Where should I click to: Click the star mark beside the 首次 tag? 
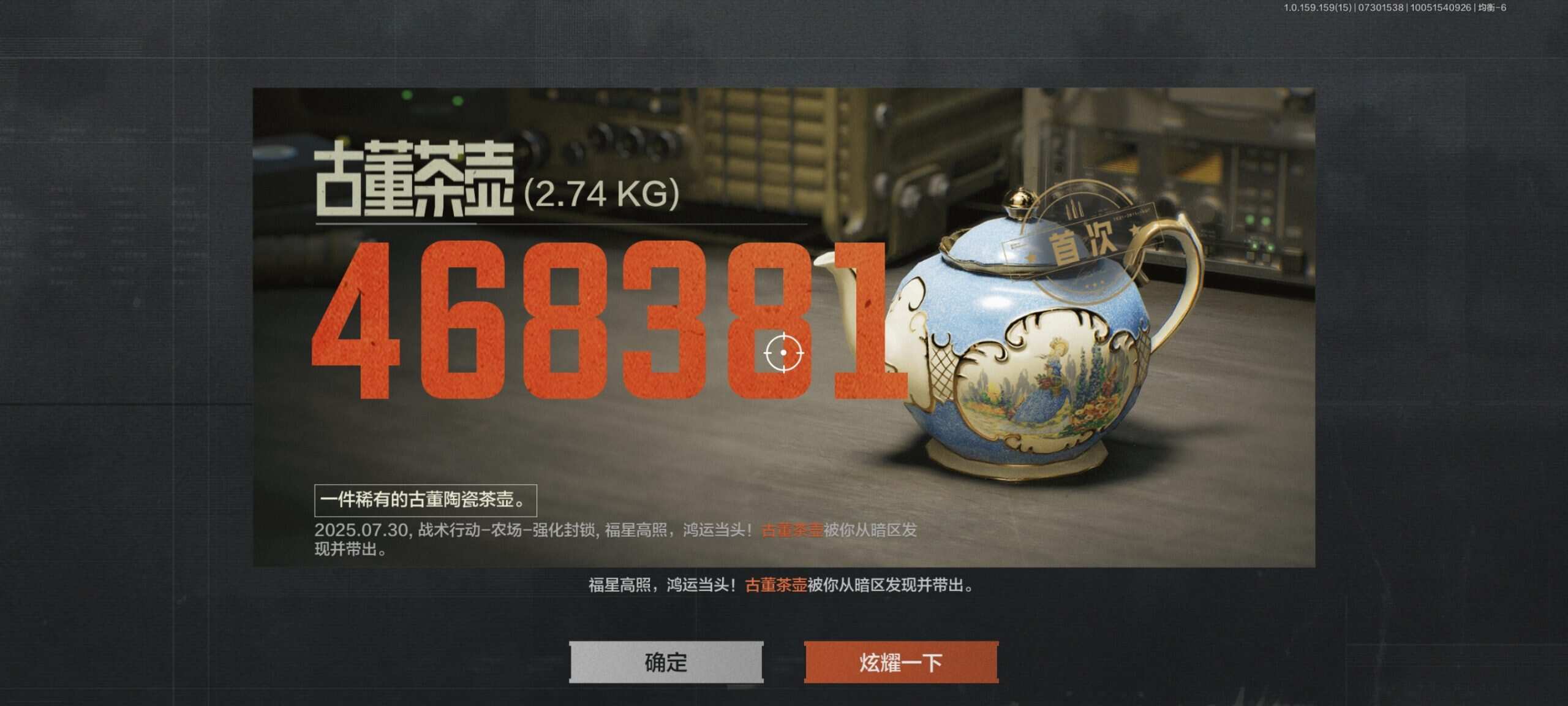1134,230
